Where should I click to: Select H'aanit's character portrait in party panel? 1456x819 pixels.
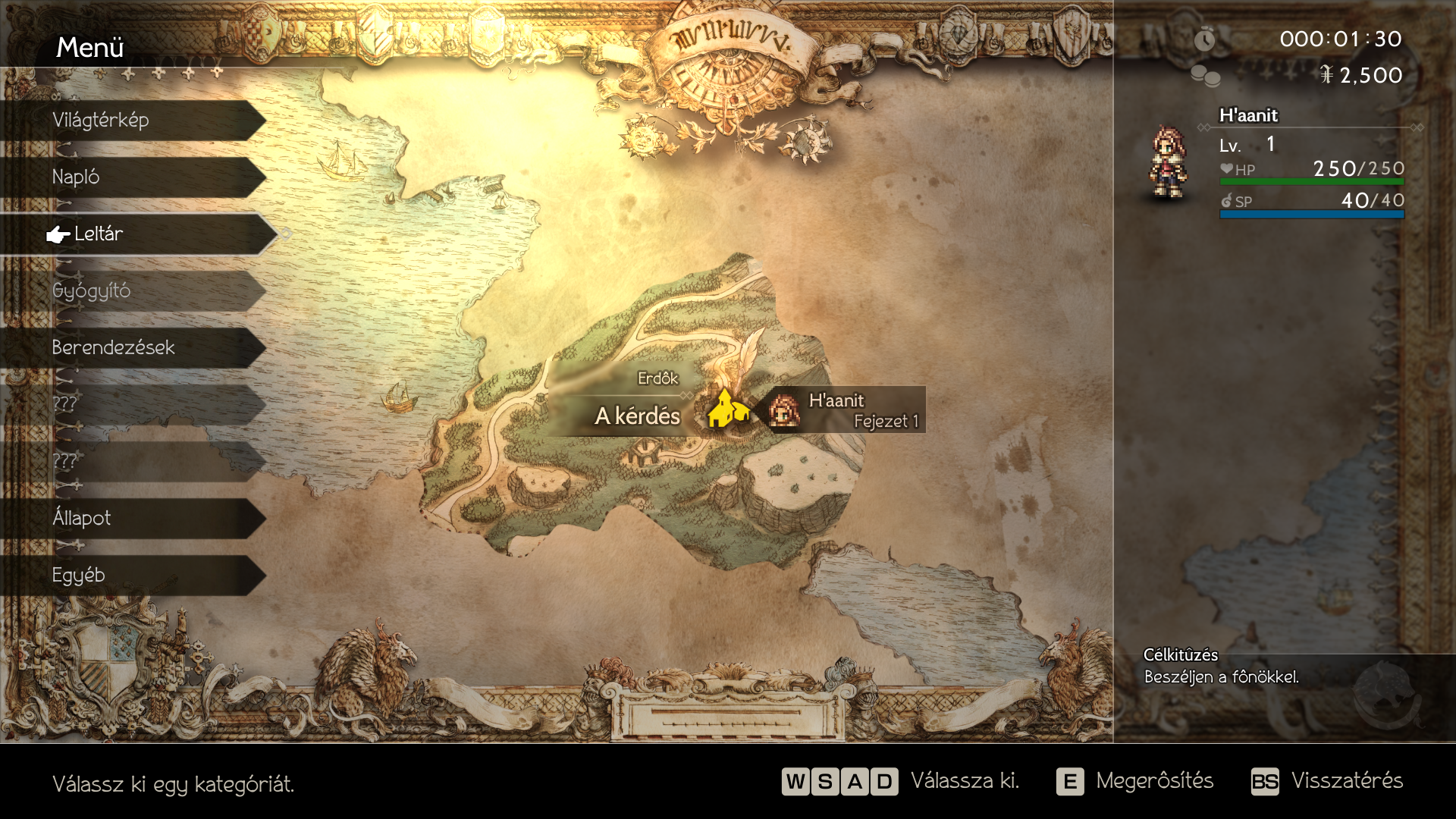pyautogui.click(x=1168, y=162)
